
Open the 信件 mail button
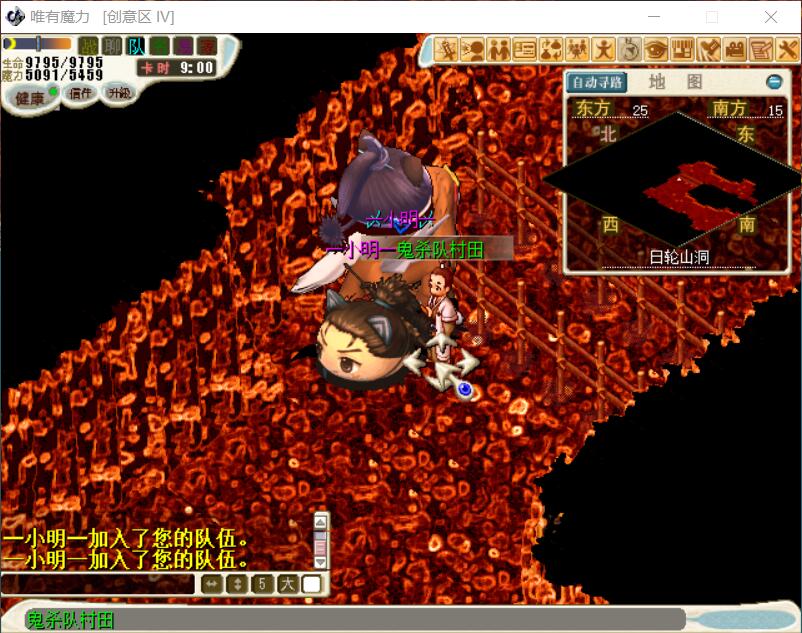click(x=80, y=93)
